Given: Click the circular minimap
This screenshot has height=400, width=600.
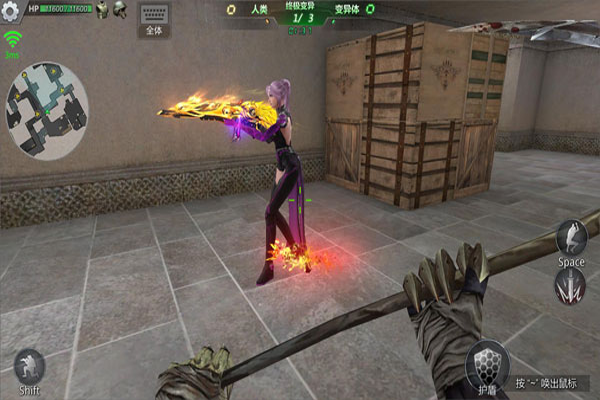Looking at the screenshot, I should coord(46,110).
